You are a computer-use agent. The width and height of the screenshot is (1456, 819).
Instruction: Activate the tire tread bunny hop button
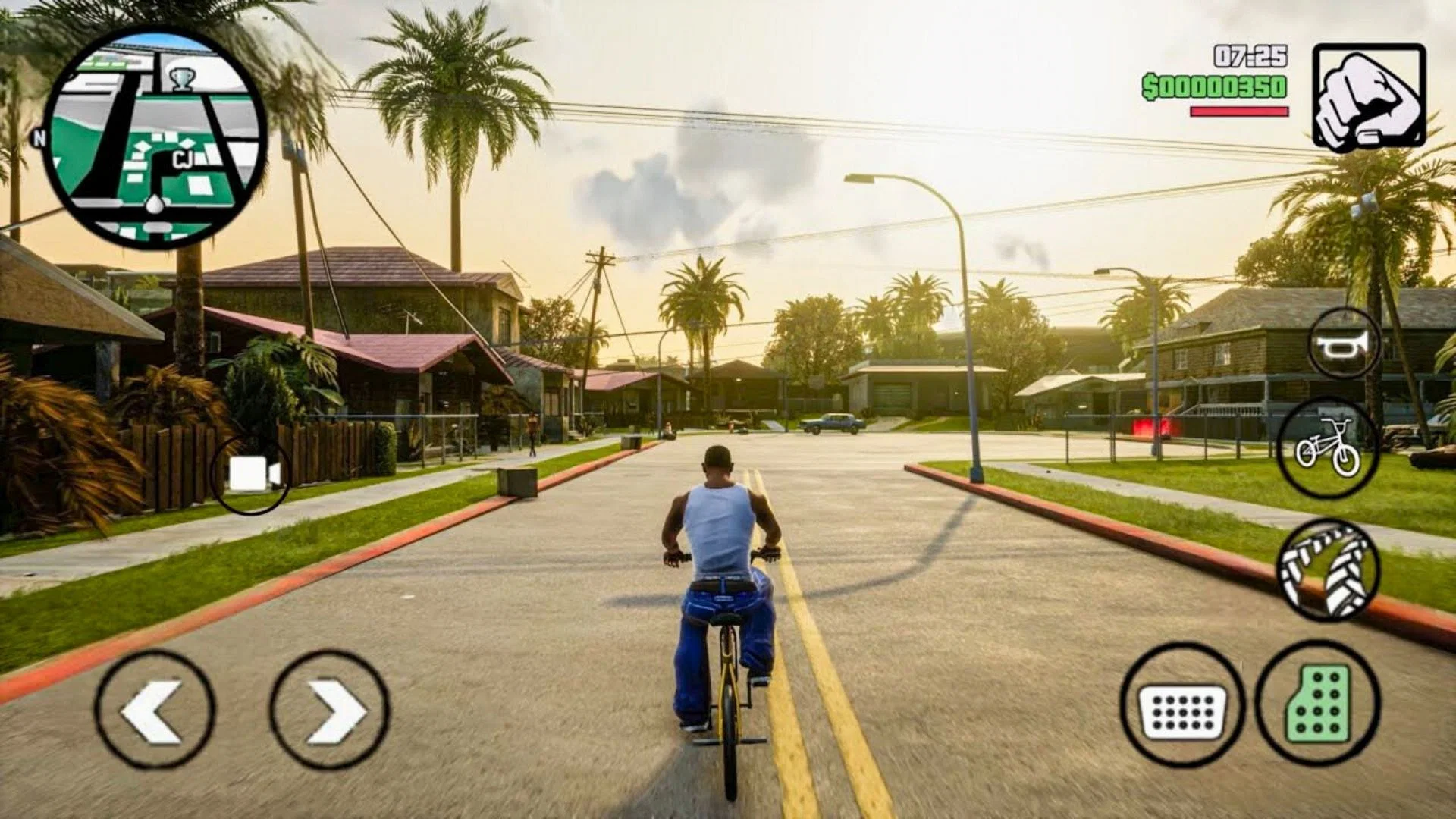pos(1327,570)
